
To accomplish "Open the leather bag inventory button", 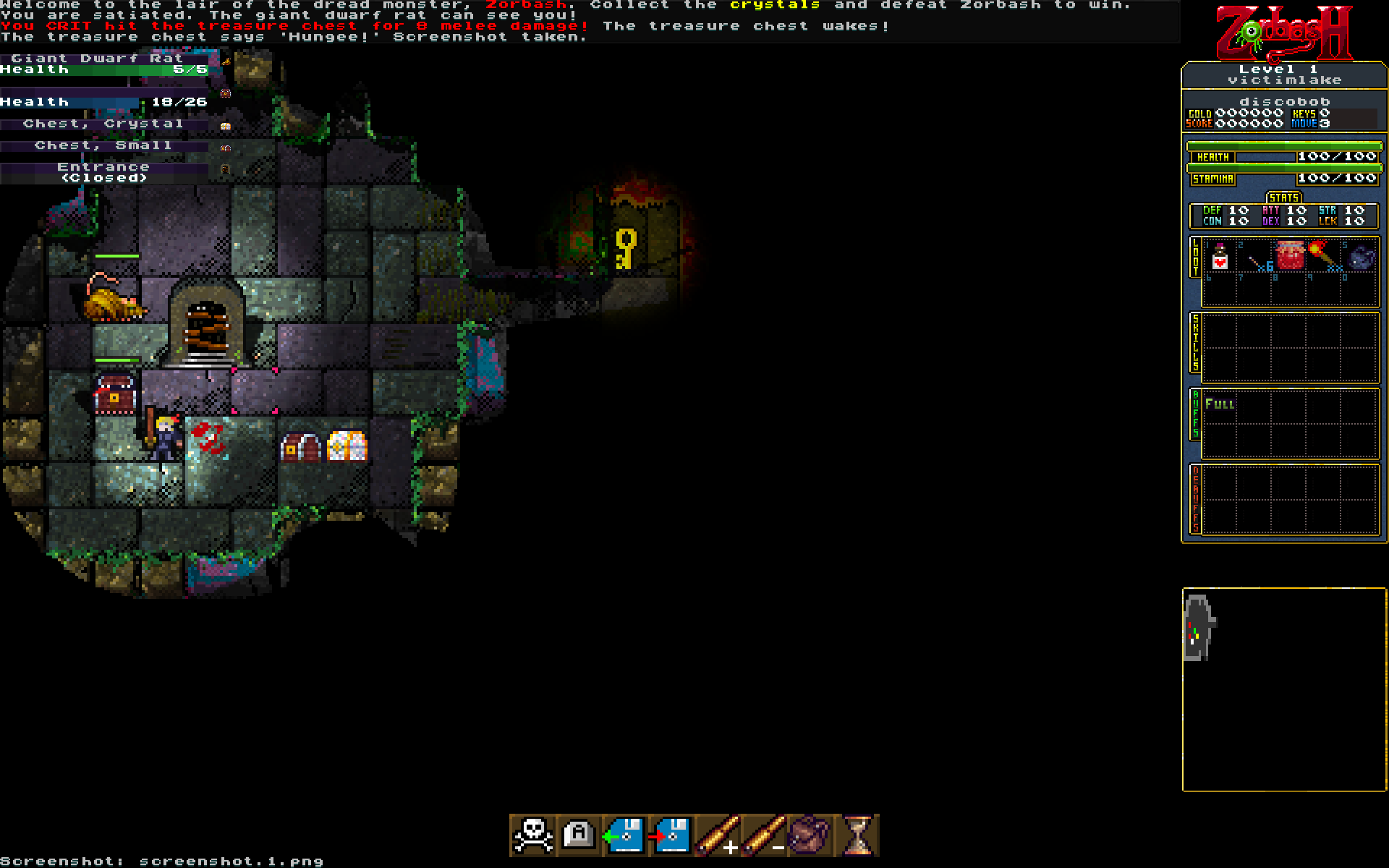I will pyautogui.click(x=810, y=835).
